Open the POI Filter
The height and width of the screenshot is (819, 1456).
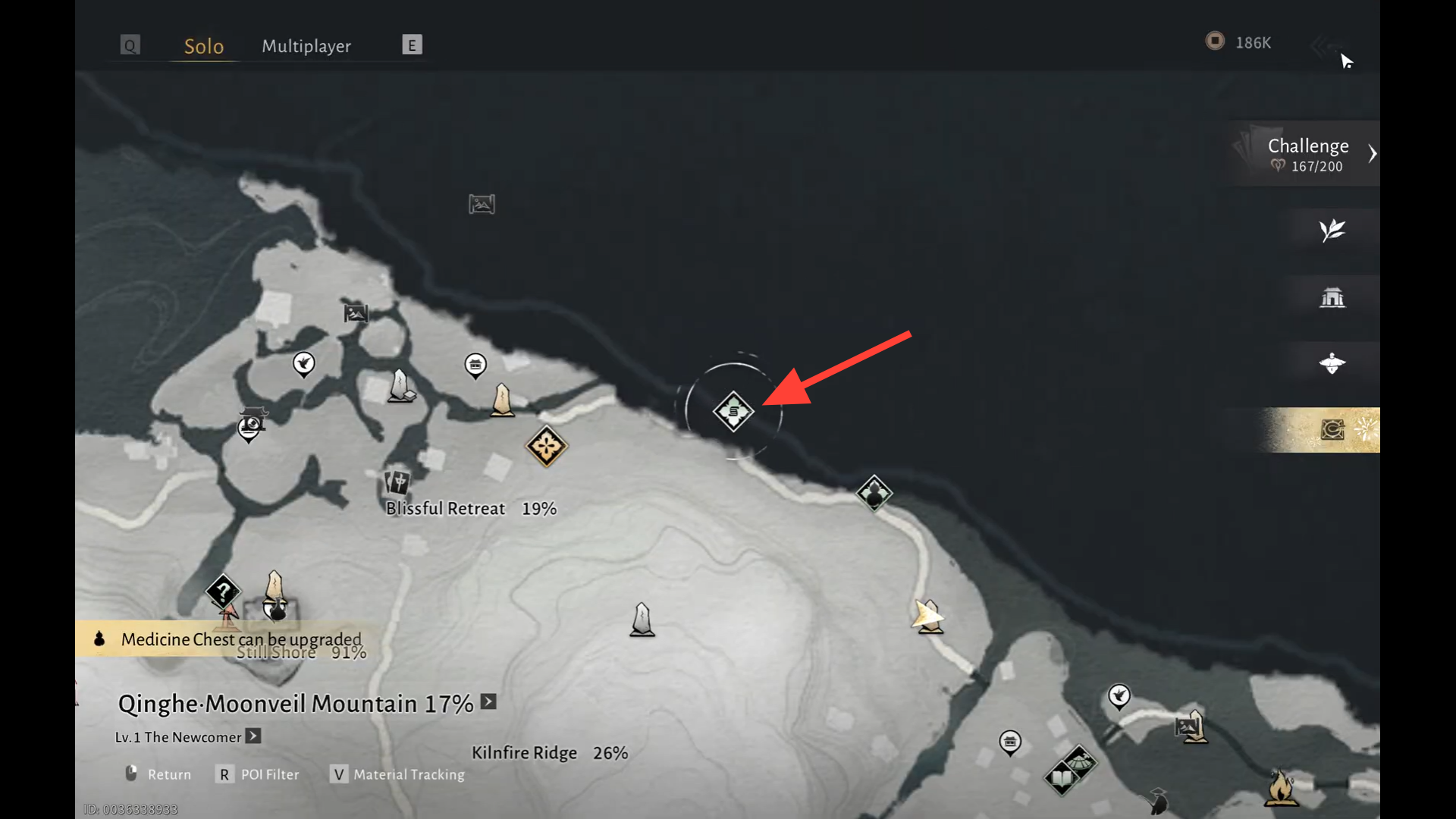click(259, 774)
